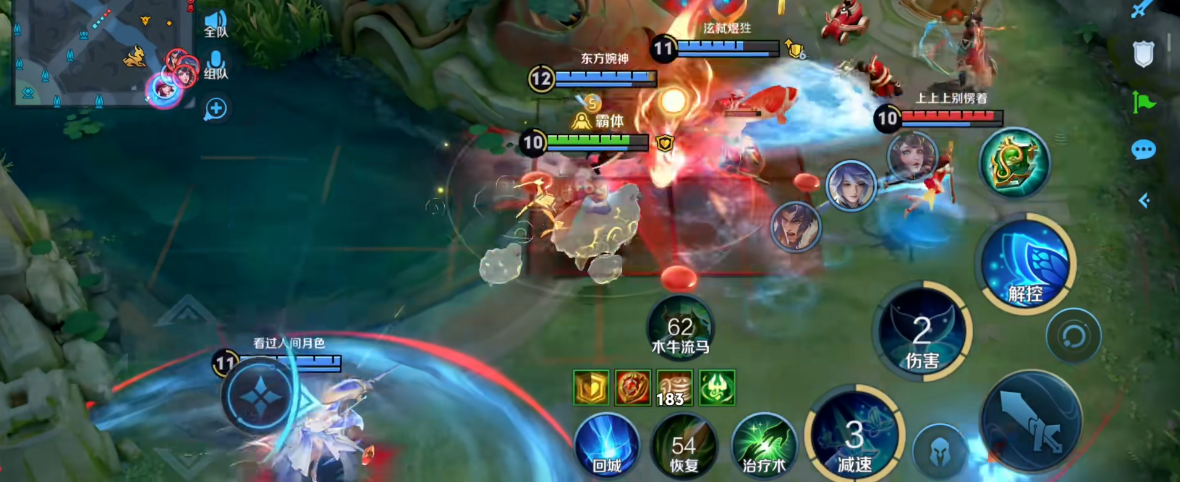1180x482 pixels.
Task: Tap the plus button beside the minimap
Action: pos(216,108)
